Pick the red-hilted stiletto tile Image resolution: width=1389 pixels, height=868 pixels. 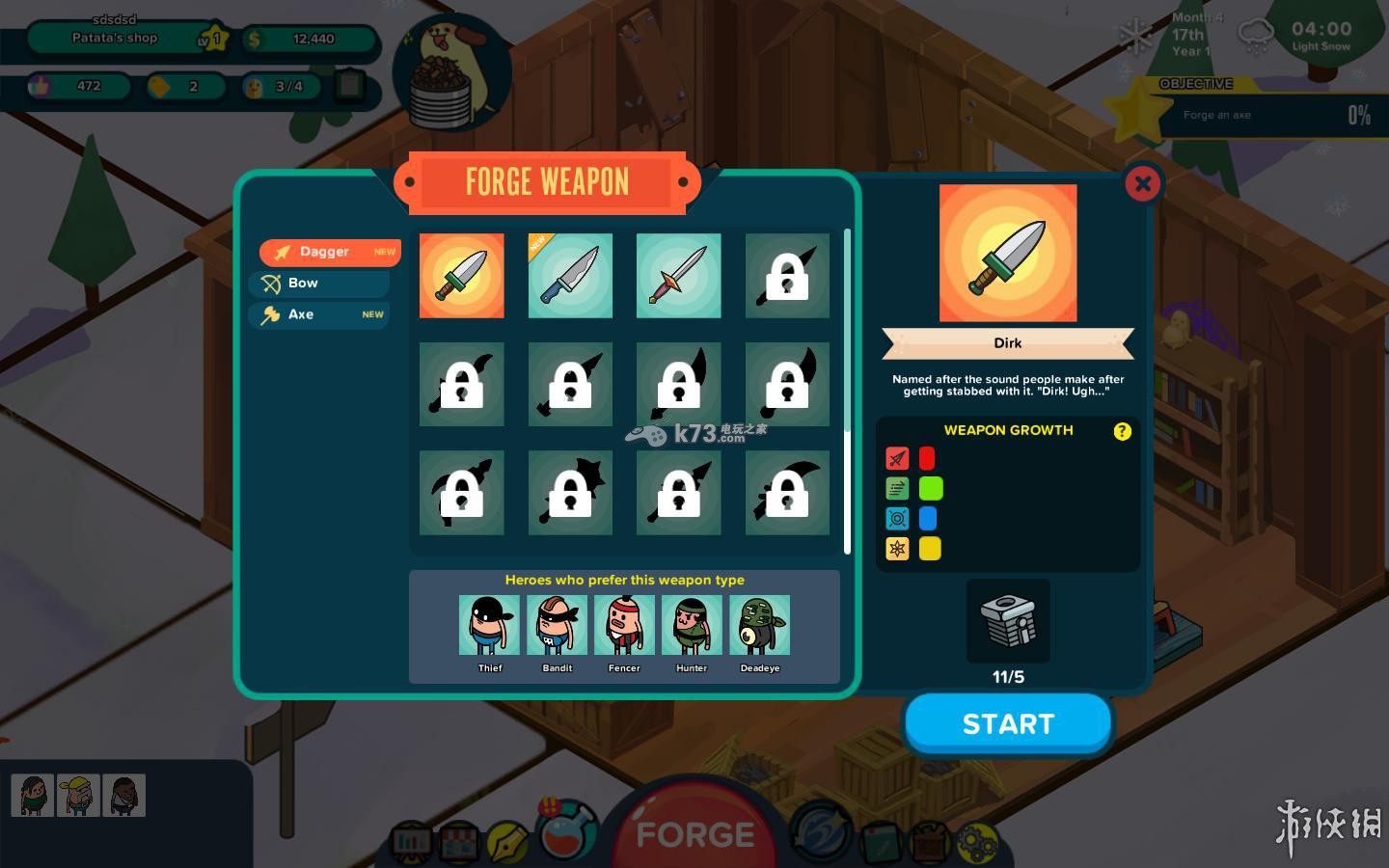click(678, 276)
